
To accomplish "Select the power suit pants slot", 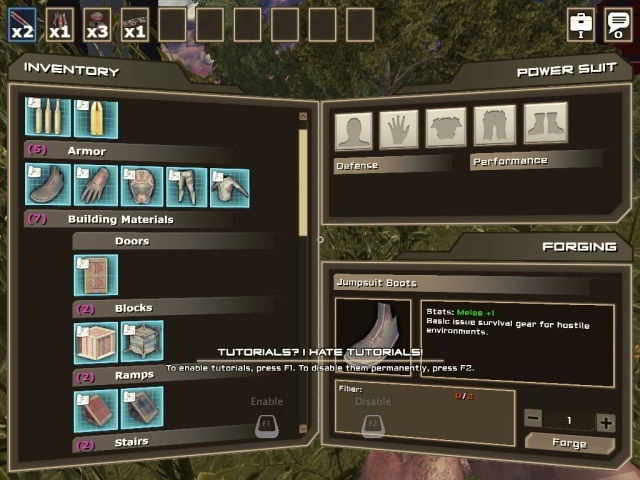I will [x=494, y=126].
